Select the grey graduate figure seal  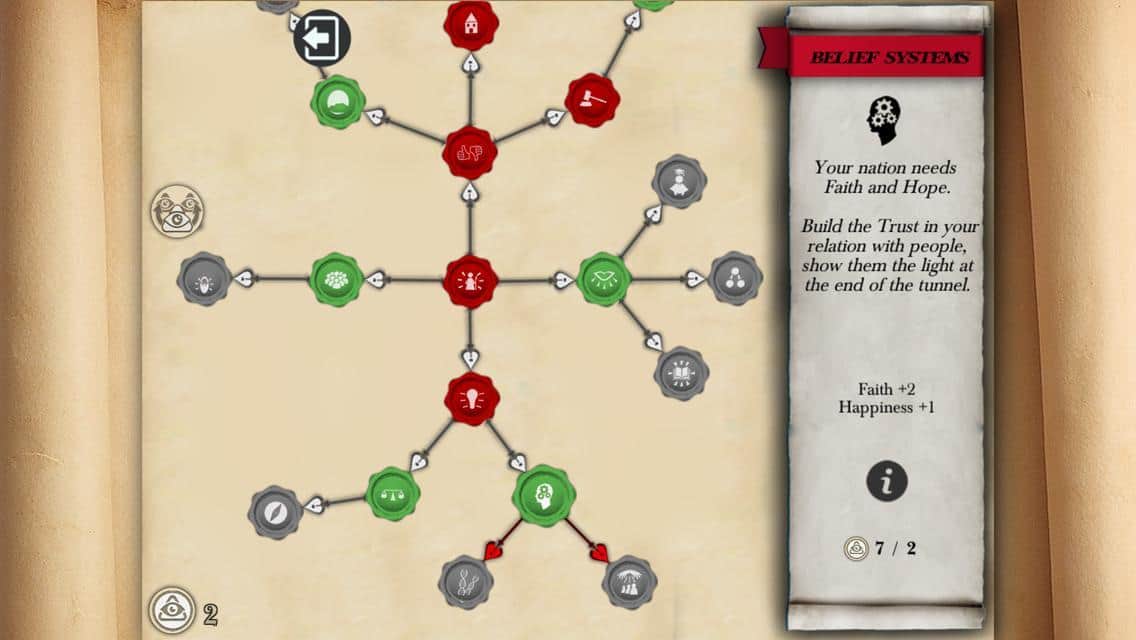pyautogui.click(x=680, y=181)
